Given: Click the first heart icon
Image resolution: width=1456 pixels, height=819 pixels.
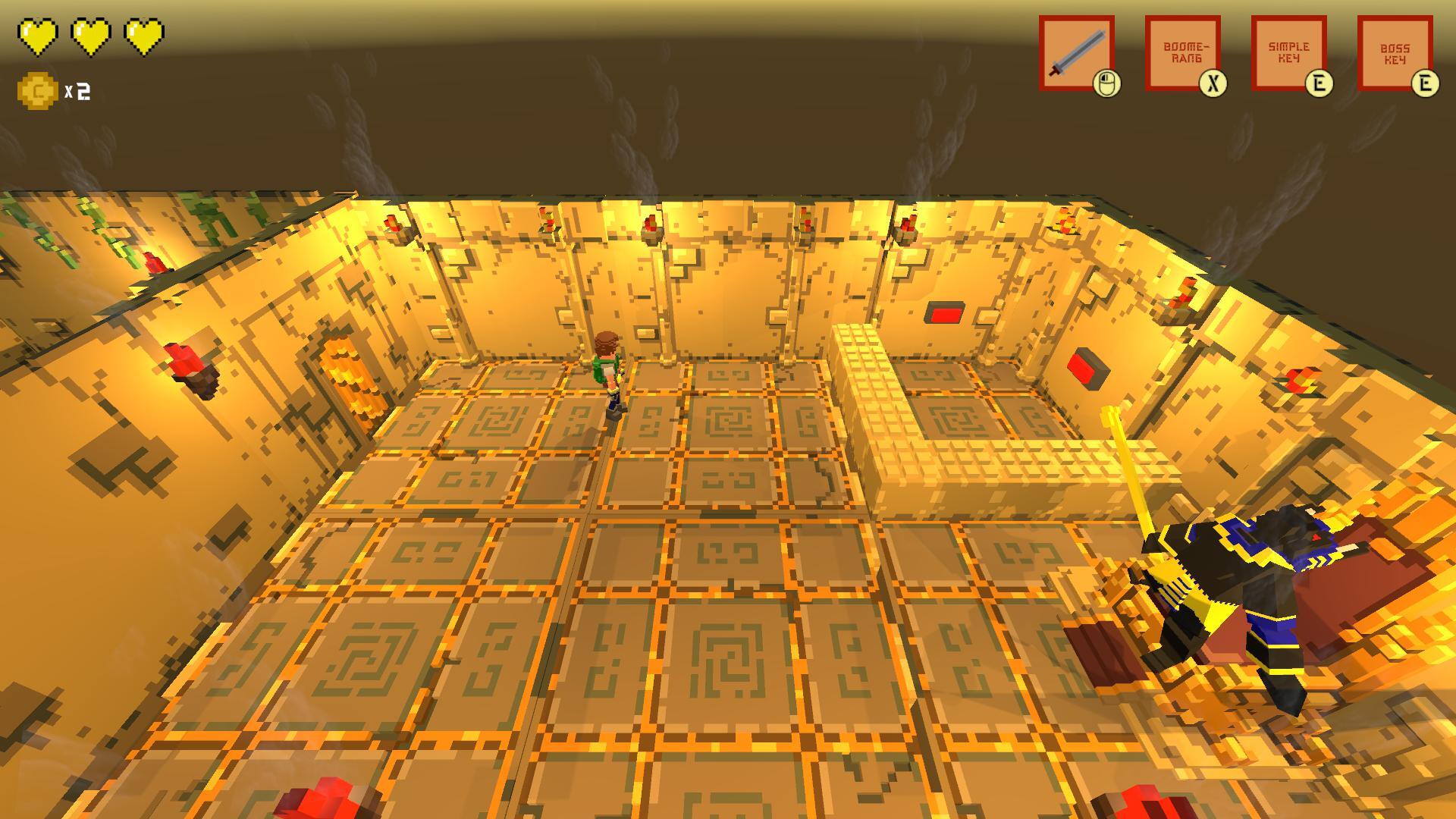Looking at the screenshot, I should [x=38, y=34].
